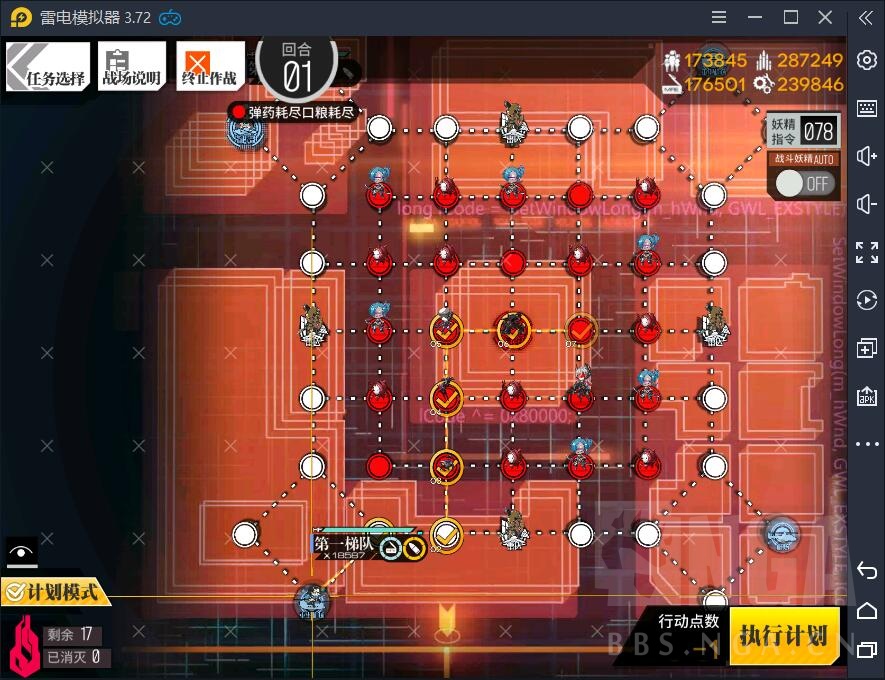Open the emulator settings gear
The image size is (885, 680).
[866, 61]
